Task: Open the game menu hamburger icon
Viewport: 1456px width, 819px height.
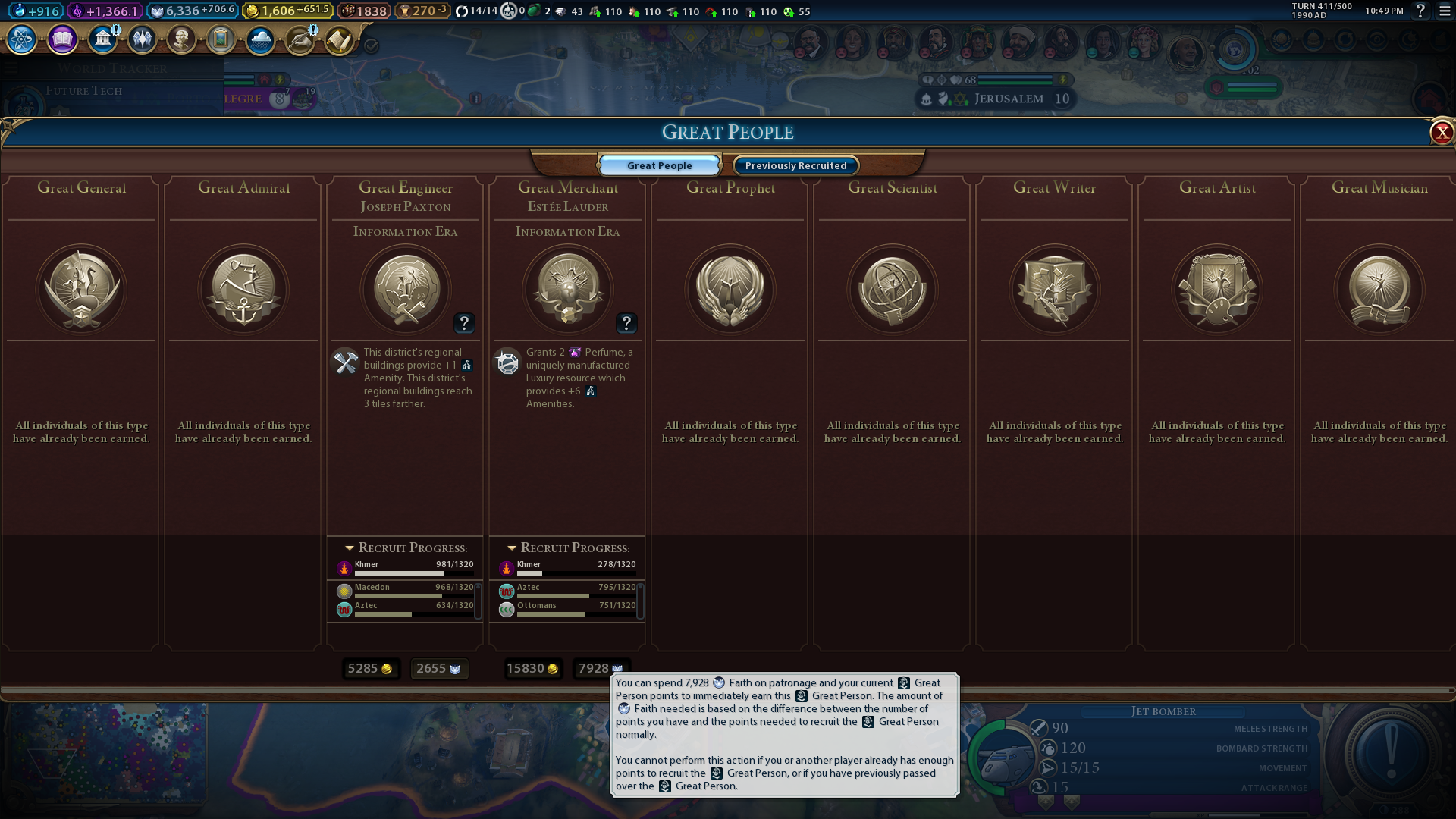Action: click(1445, 11)
